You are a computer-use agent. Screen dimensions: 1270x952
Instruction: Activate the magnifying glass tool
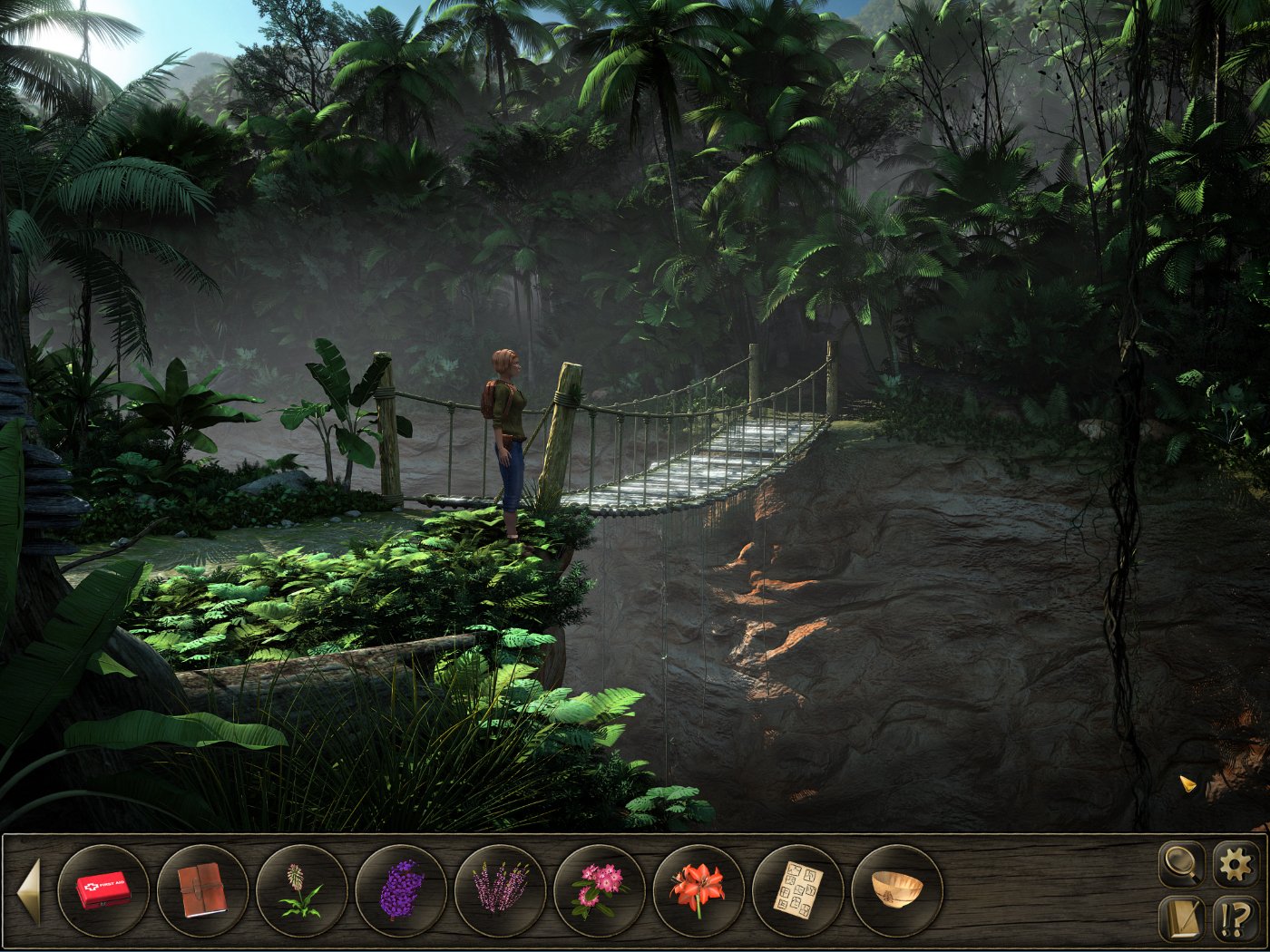click(x=1182, y=864)
